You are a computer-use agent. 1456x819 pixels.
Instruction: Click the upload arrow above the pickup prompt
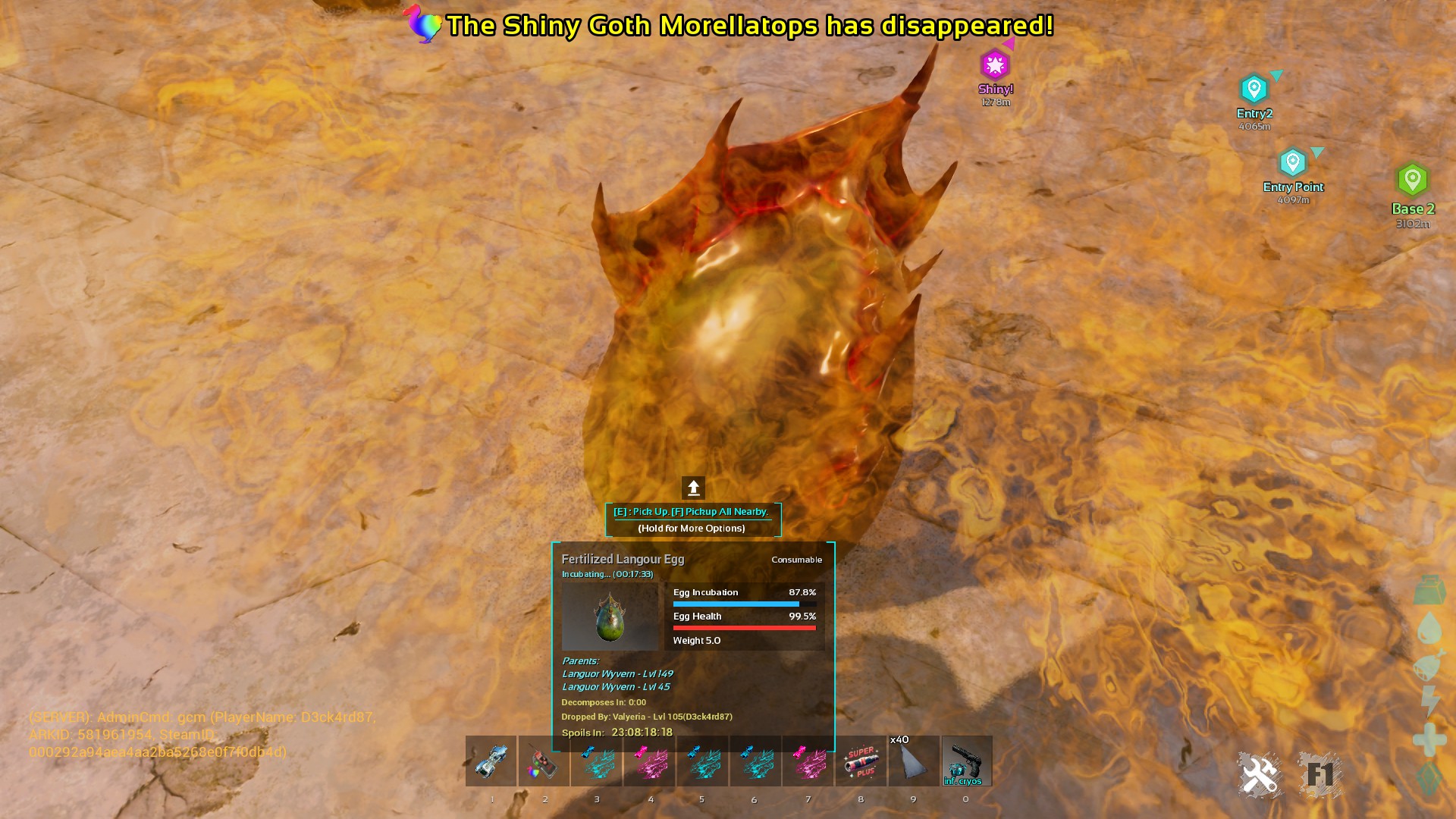coord(694,486)
